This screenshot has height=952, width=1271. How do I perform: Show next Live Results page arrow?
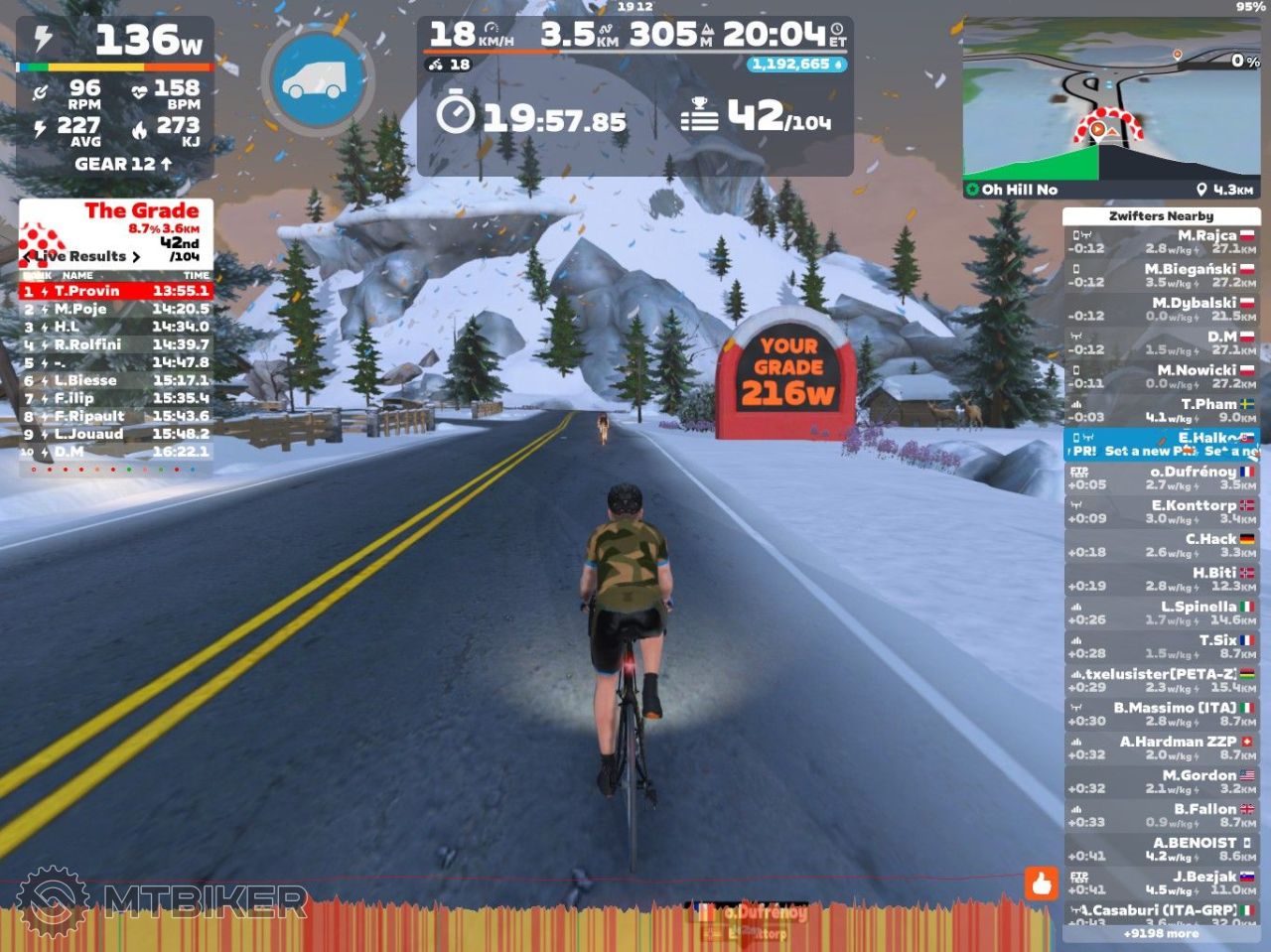[x=136, y=256]
